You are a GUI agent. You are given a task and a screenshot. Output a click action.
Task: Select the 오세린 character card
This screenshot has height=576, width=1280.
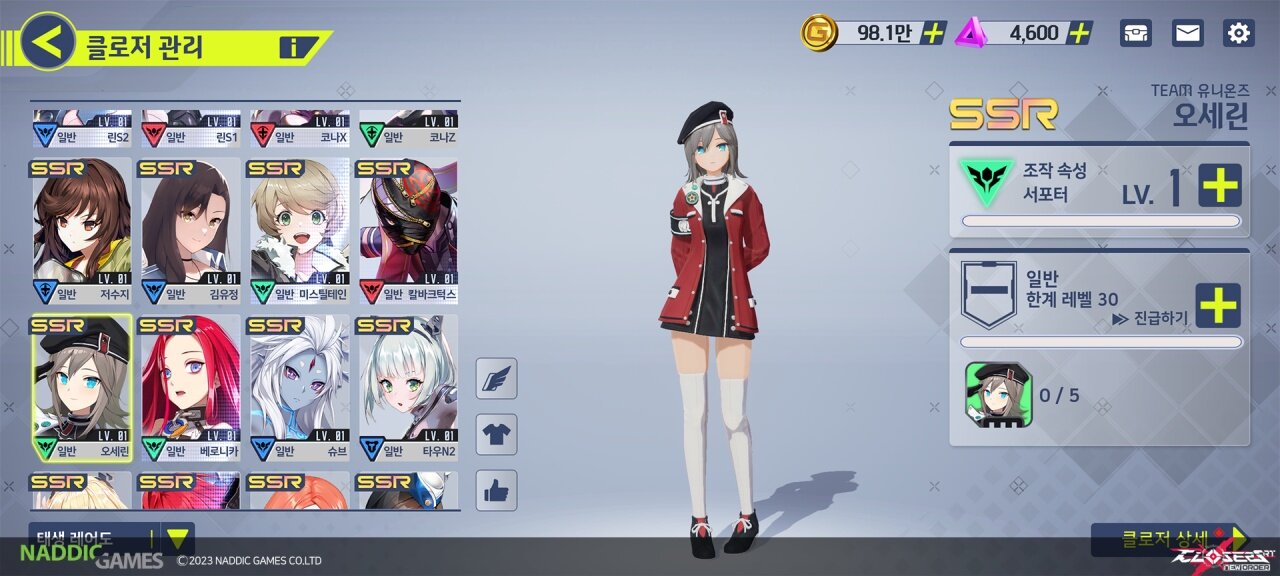tap(82, 388)
